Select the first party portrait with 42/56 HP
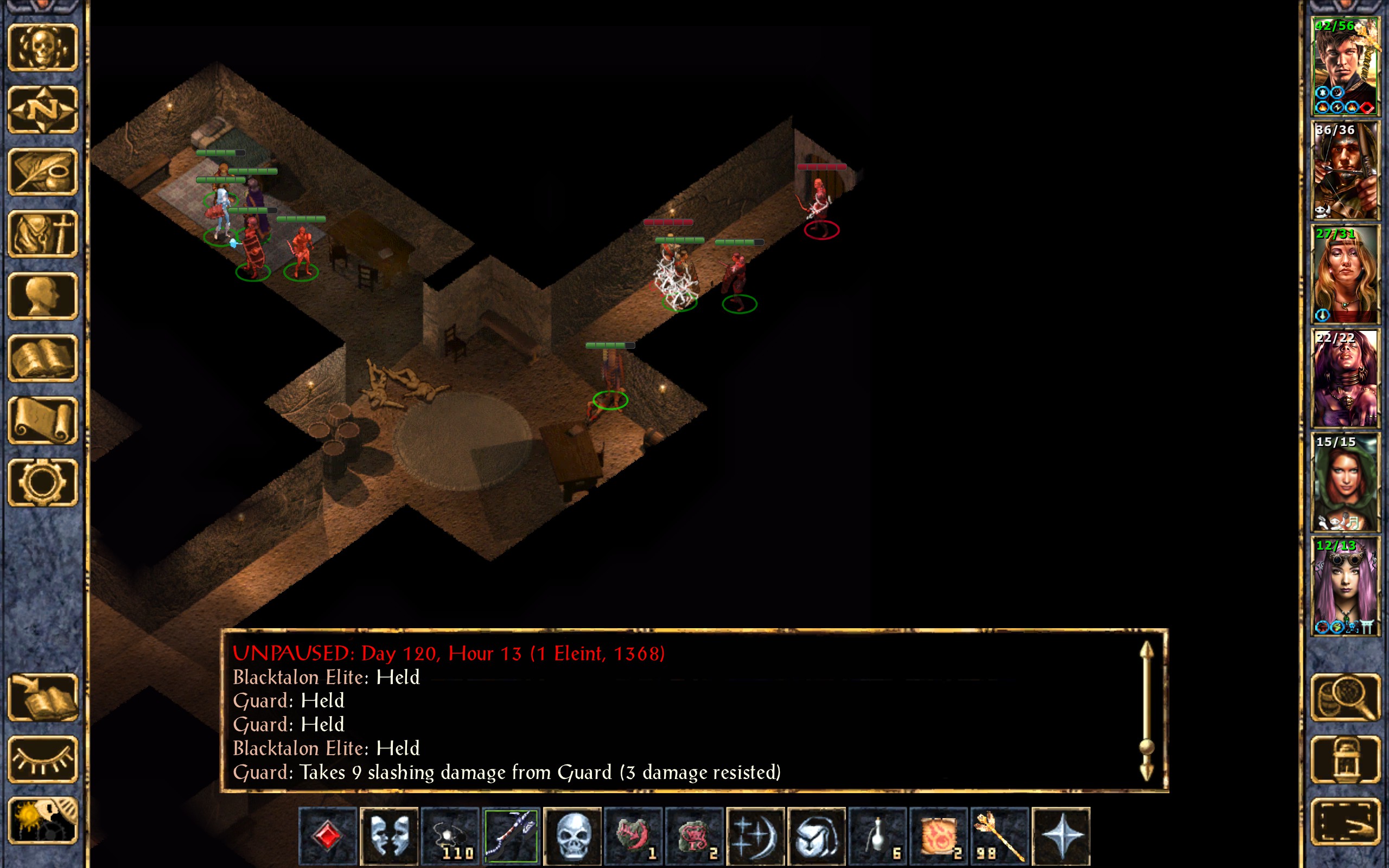Viewport: 1389px width, 868px height. [x=1344, y=66]
